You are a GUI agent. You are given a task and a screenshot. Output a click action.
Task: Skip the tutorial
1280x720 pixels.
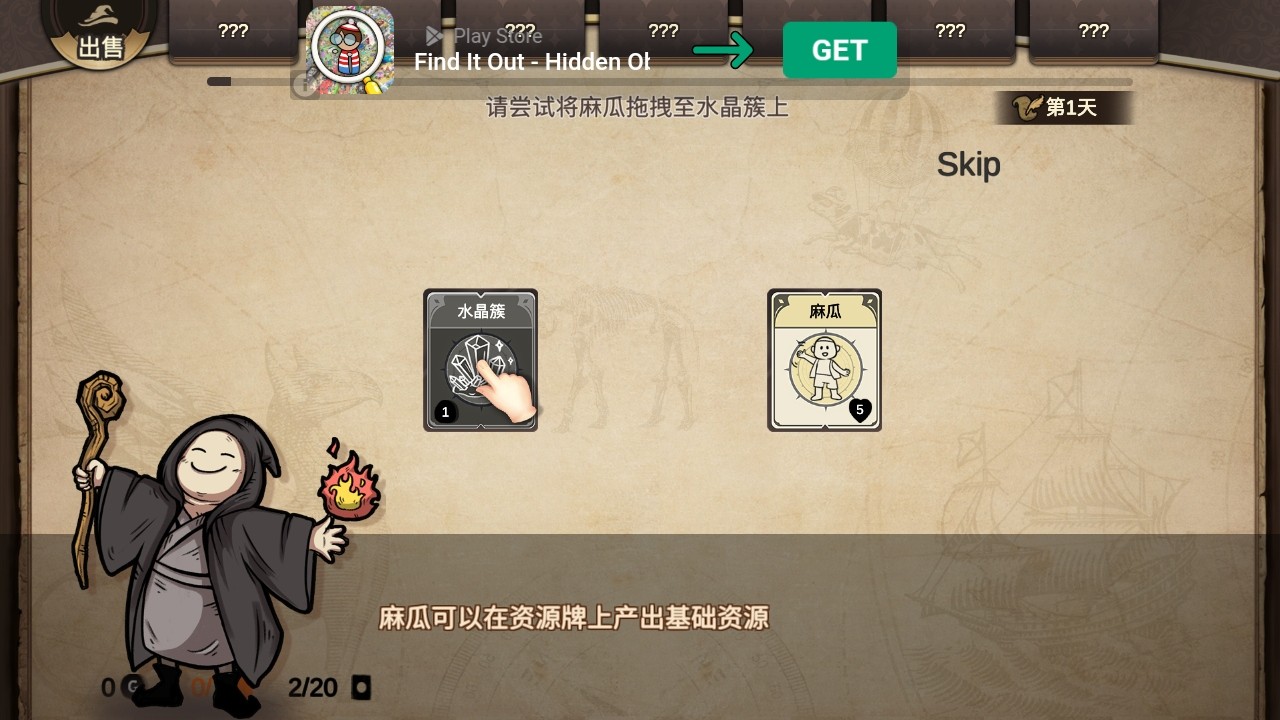coord(968,165)
